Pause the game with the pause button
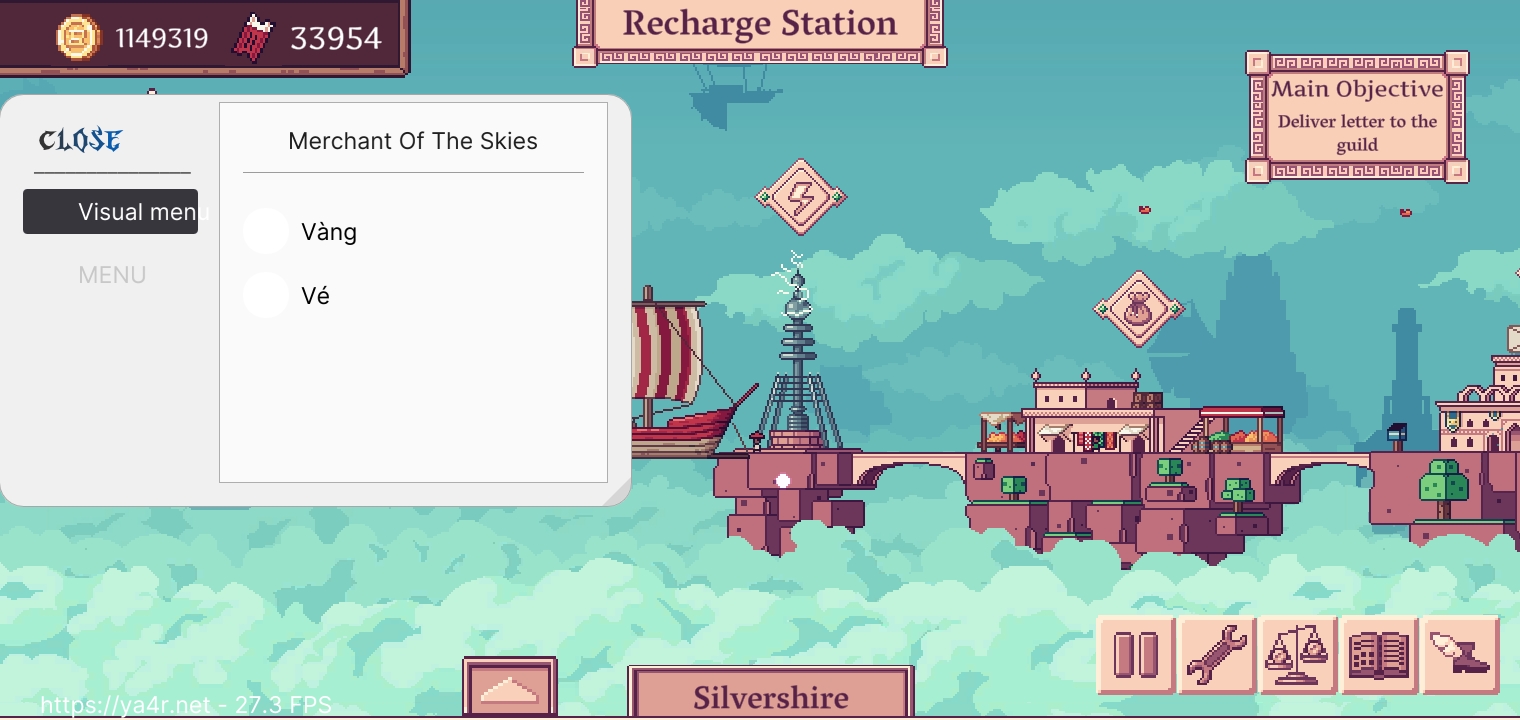This screenshot has height=720, width=1520. tap(1136, 655)
